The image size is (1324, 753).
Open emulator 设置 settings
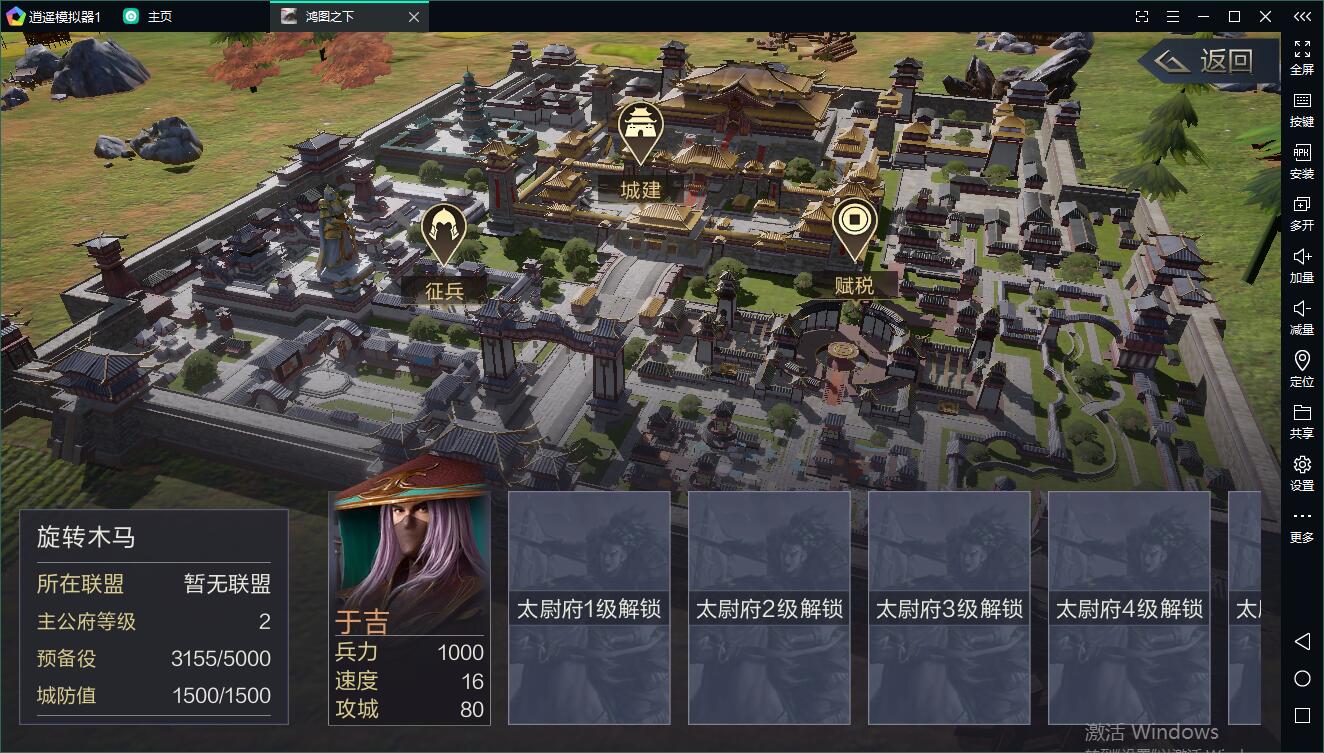coord(1302,472)
